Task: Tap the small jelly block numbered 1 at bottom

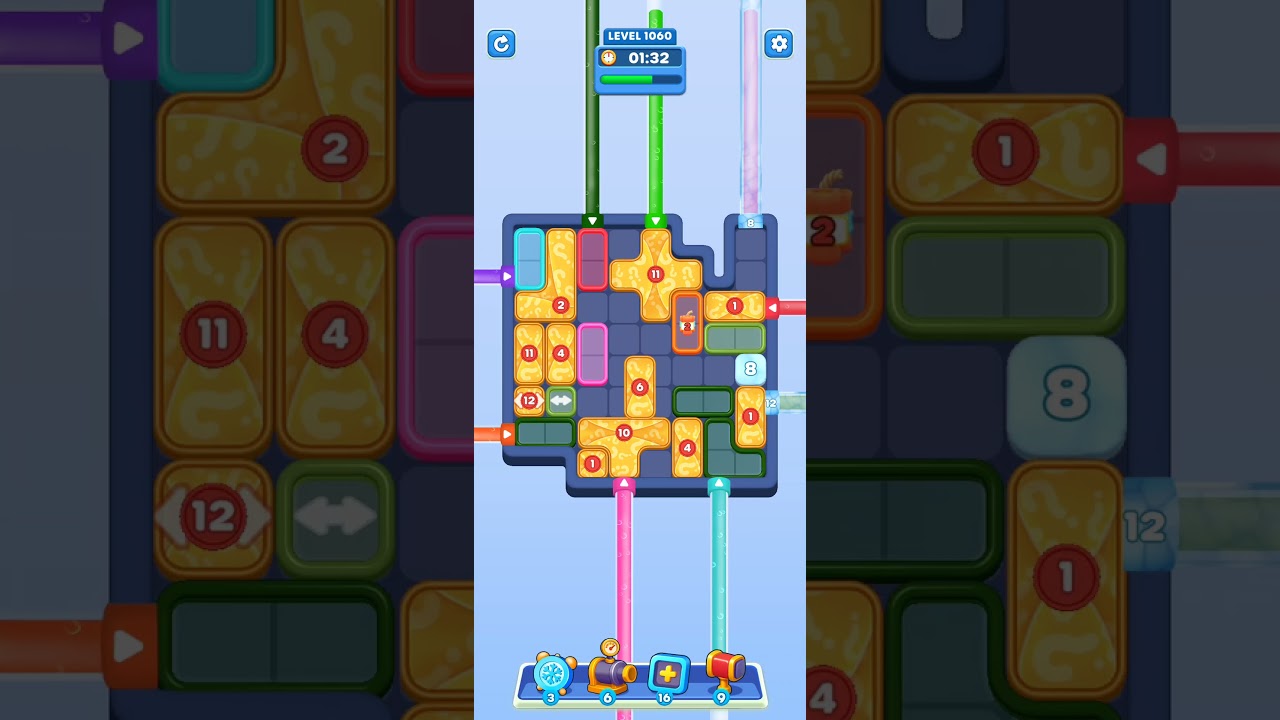Action: tap(593, 462)
